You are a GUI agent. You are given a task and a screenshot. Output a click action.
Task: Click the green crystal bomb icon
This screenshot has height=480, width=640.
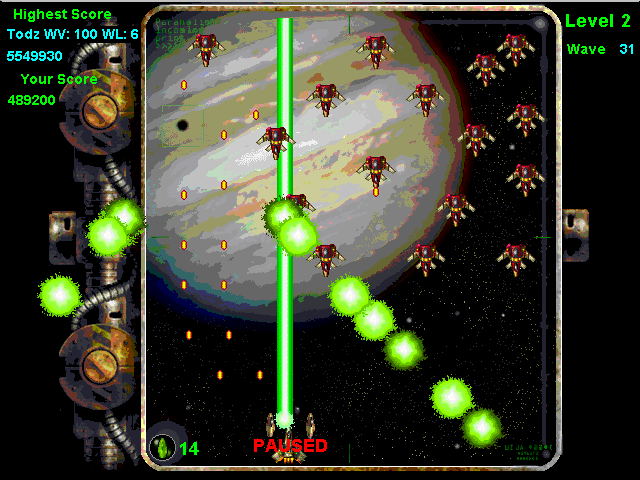point(161,447)
